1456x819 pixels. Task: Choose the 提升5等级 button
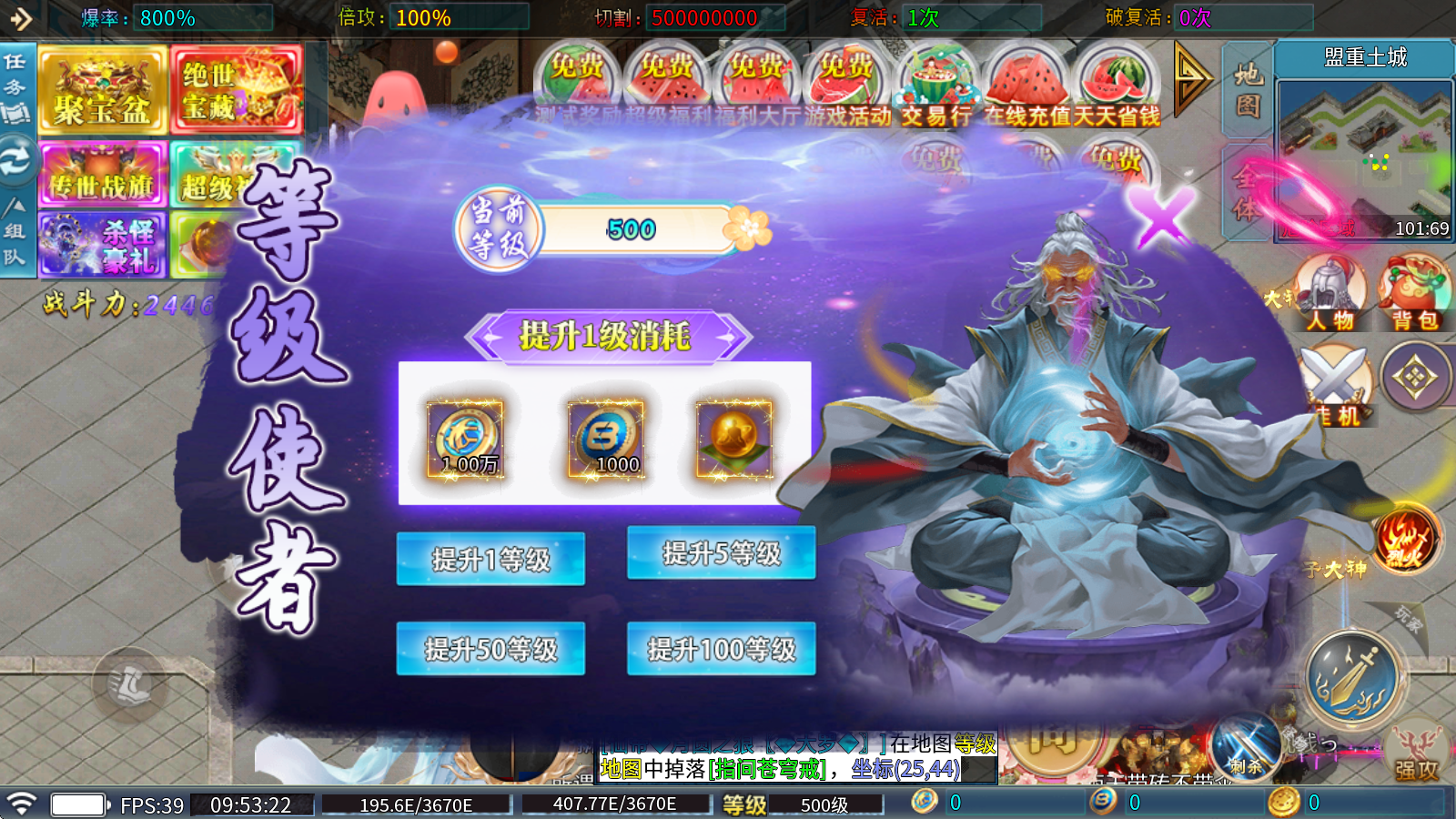tap(721, 552)
